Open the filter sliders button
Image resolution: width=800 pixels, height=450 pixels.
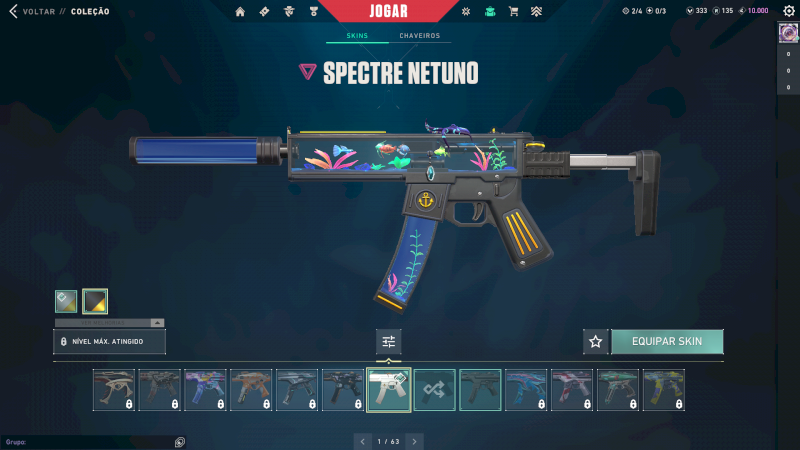pos(389,341)
